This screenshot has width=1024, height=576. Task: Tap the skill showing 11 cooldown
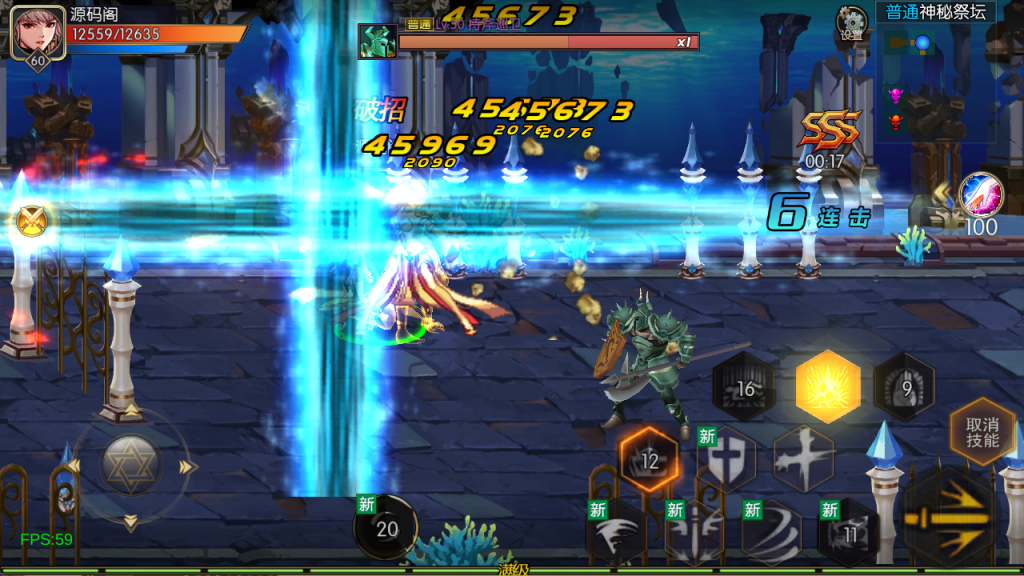point(849,532)
